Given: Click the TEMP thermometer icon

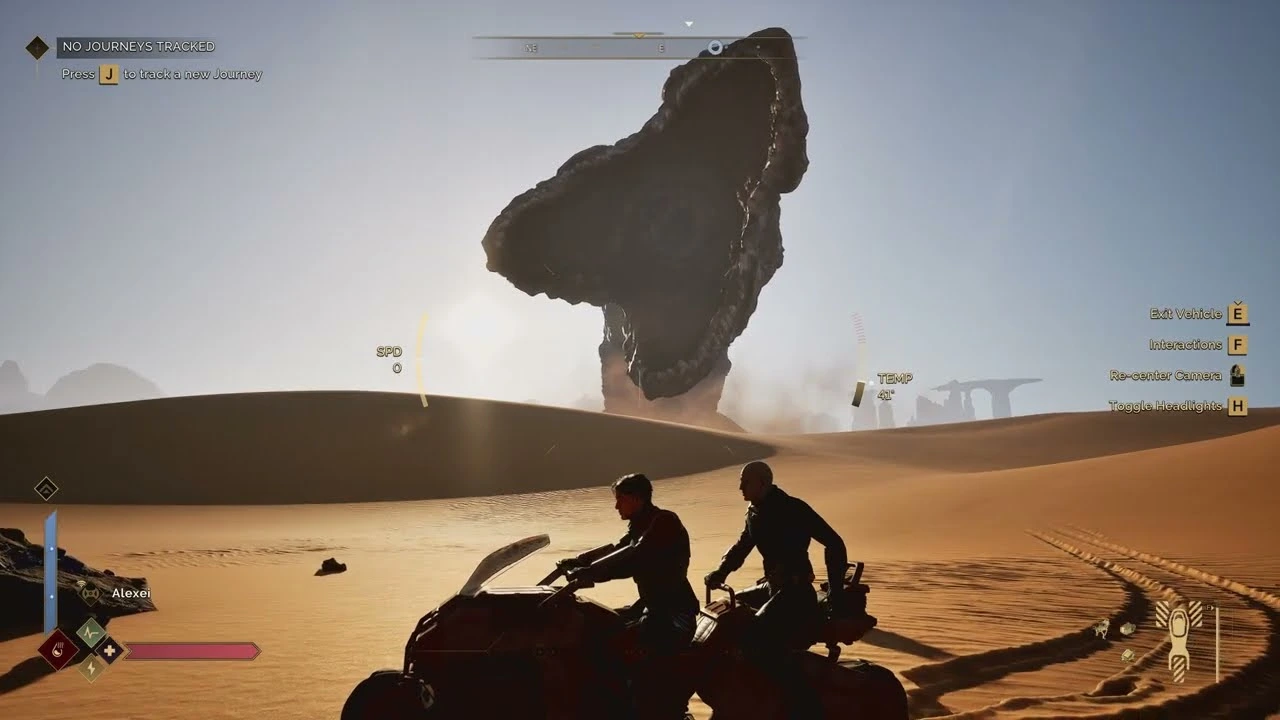Looking at the screenshot, I should click(x=858, y=391).
